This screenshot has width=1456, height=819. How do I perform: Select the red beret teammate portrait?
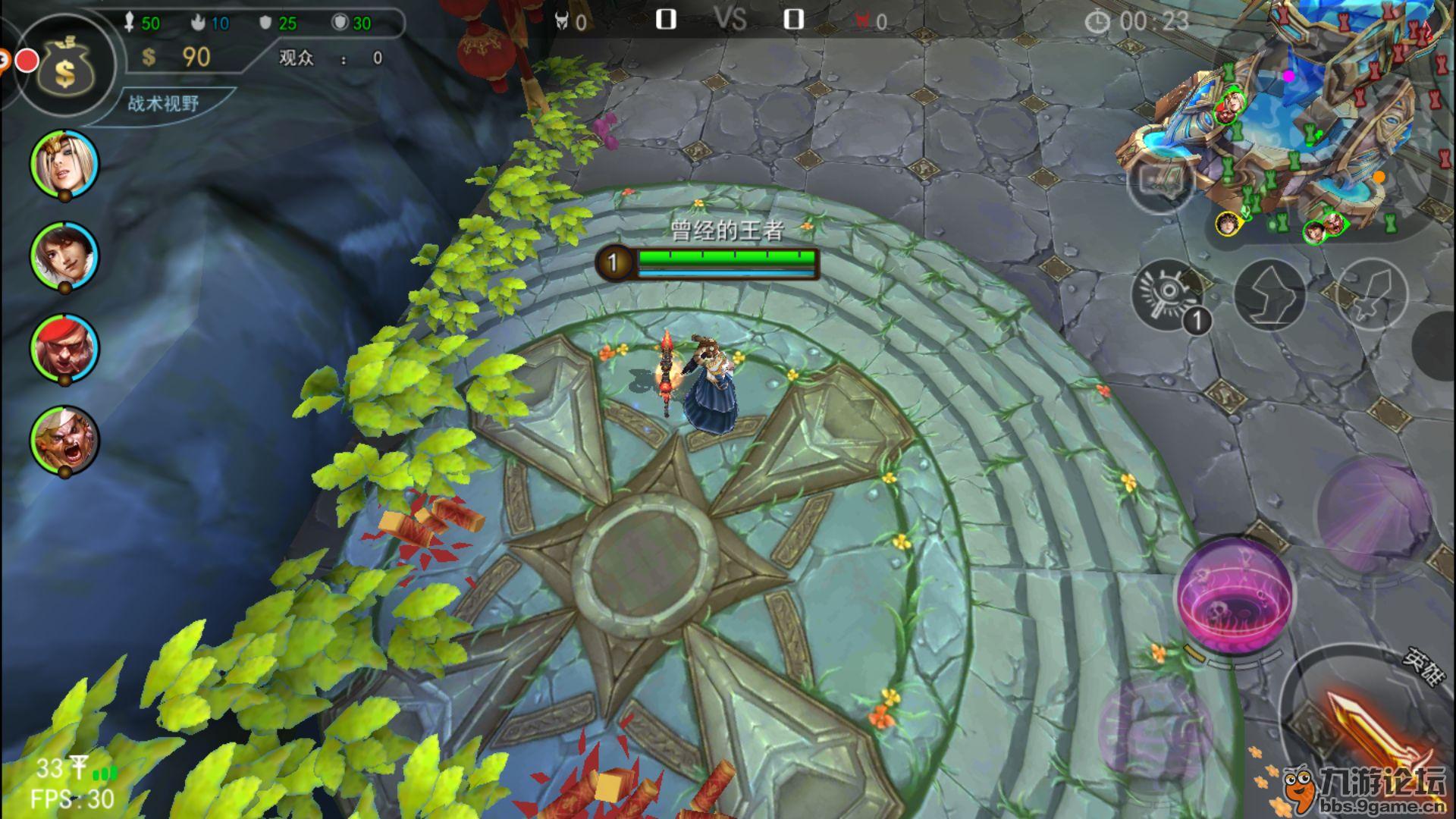pos(64,347)
